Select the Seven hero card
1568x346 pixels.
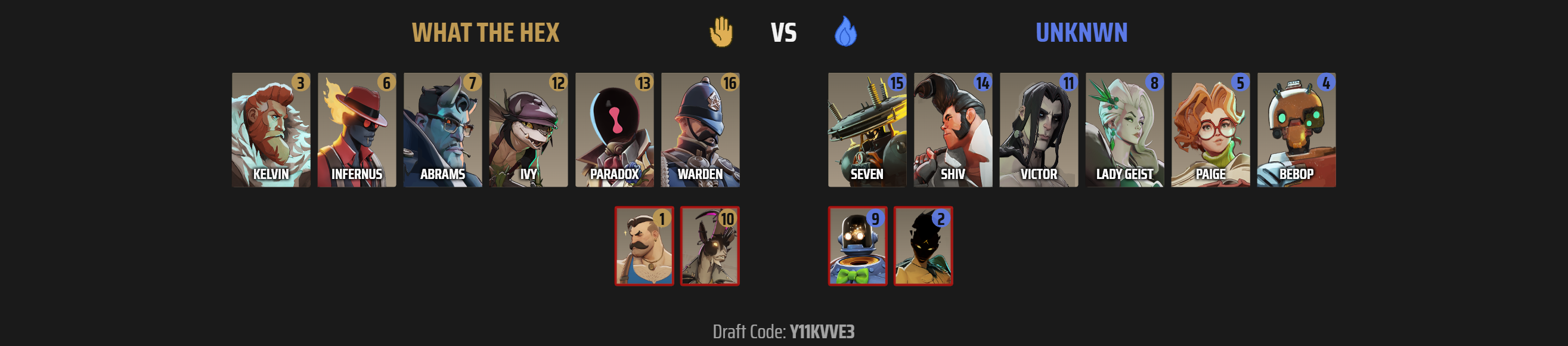tap(867, 130)
